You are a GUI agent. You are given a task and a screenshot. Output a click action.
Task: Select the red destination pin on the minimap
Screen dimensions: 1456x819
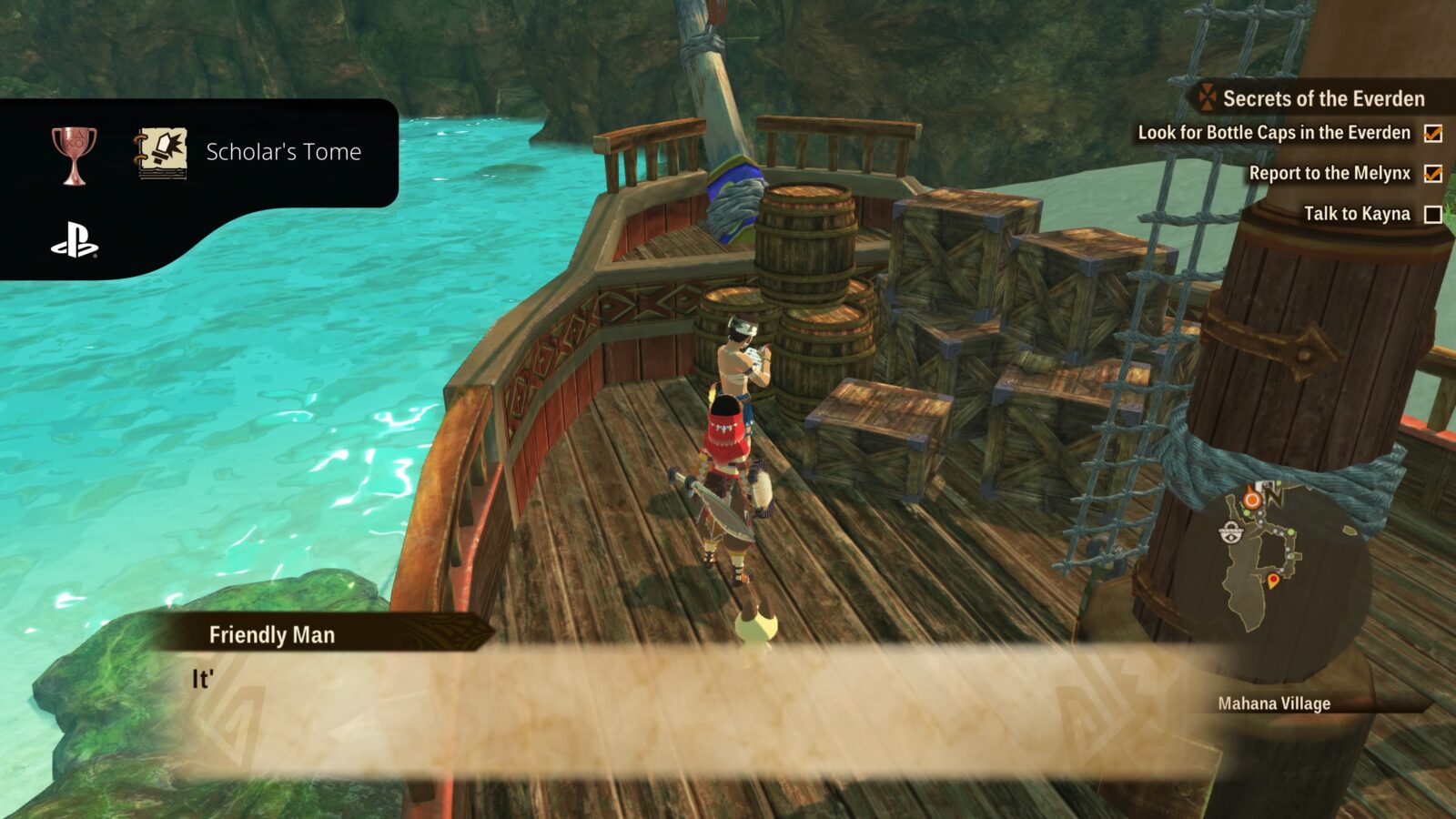(x=1274, y=579)
